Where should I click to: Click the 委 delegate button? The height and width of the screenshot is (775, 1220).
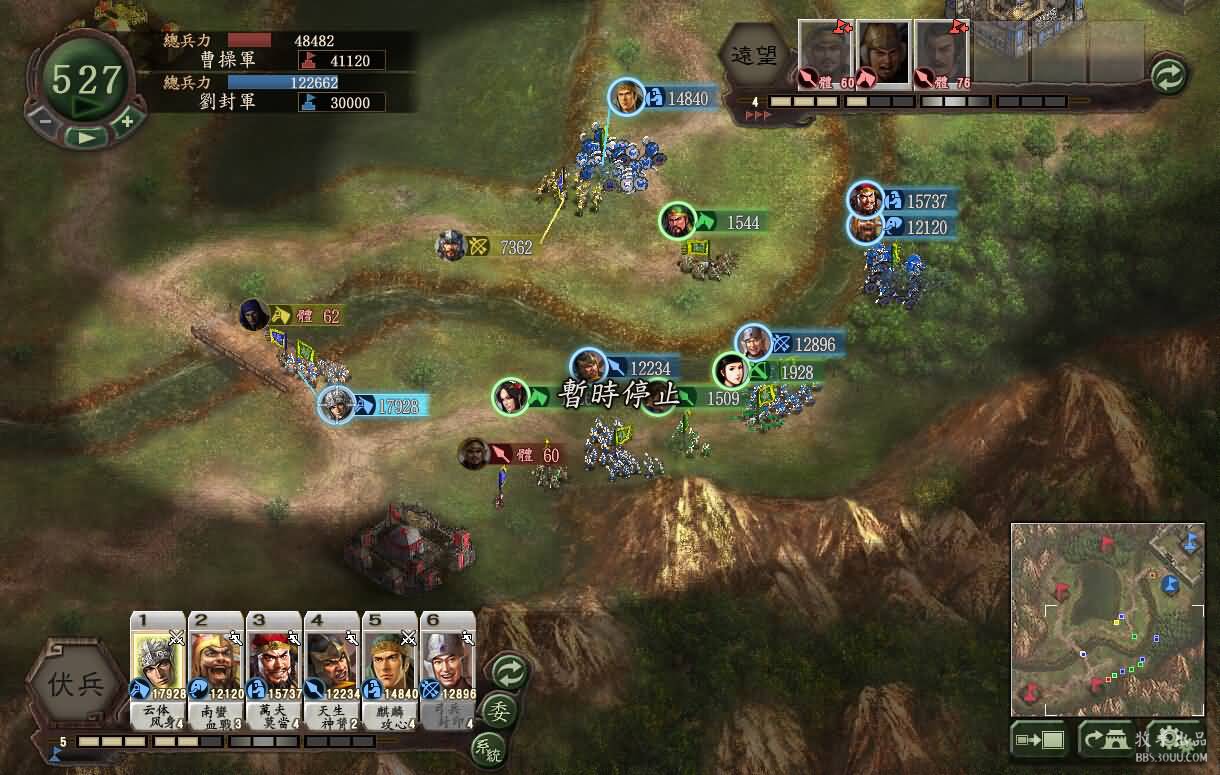point(498,712)
